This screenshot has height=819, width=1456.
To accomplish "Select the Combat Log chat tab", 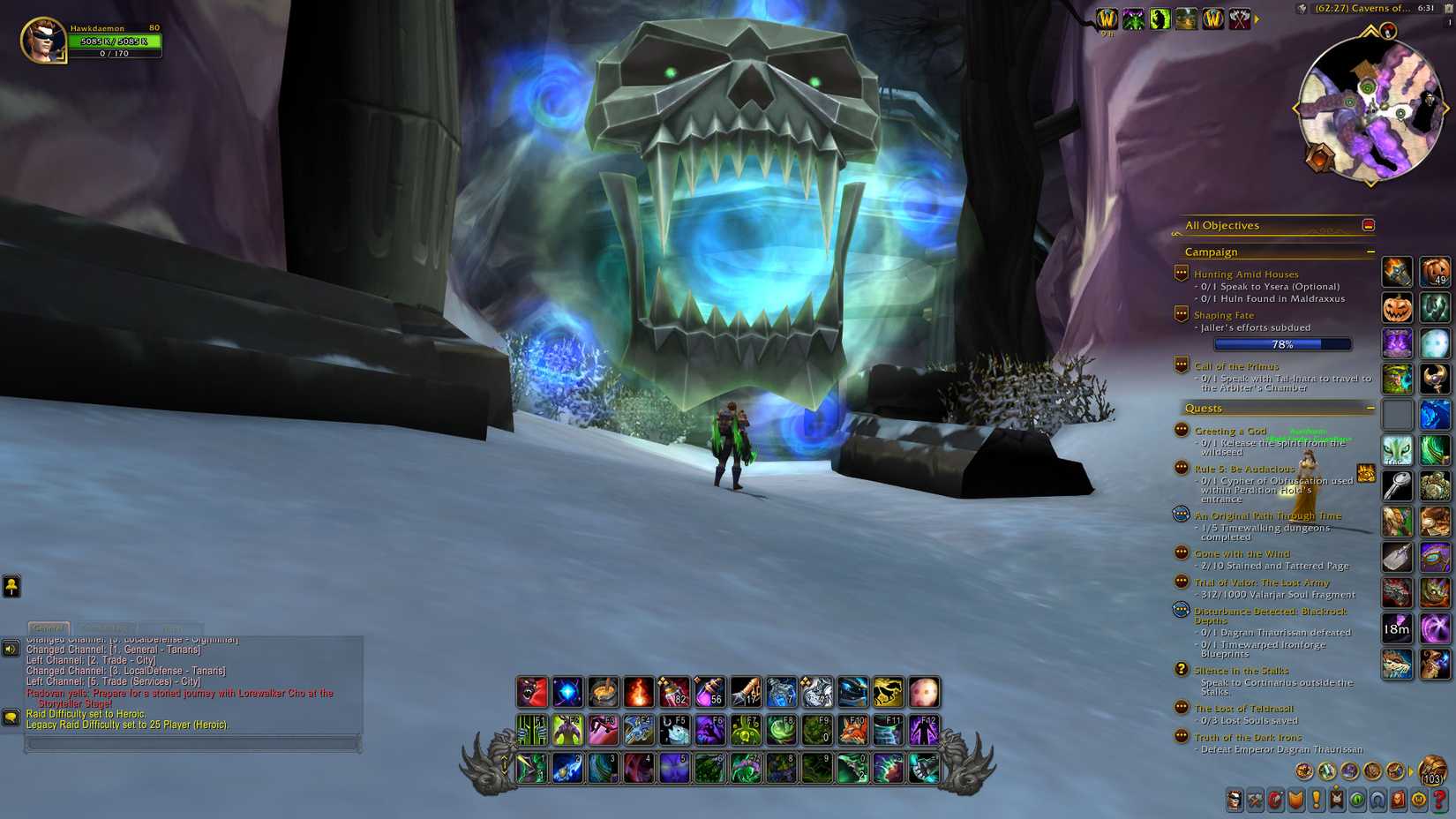I will pyautogui.click(x=104, y=628).
